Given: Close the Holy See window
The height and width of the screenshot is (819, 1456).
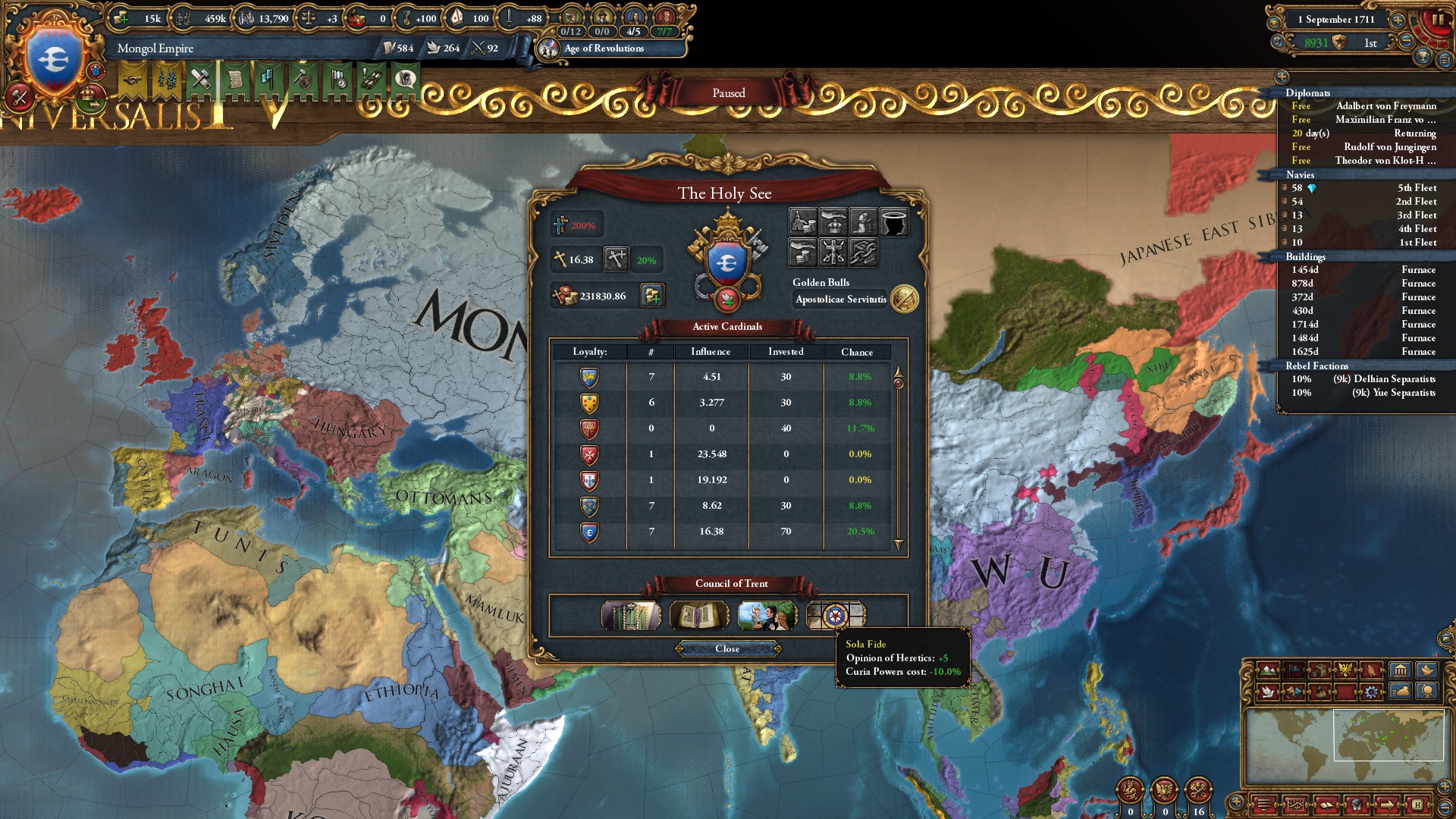Looking at the screenshot, I should [x=729, y=649].
